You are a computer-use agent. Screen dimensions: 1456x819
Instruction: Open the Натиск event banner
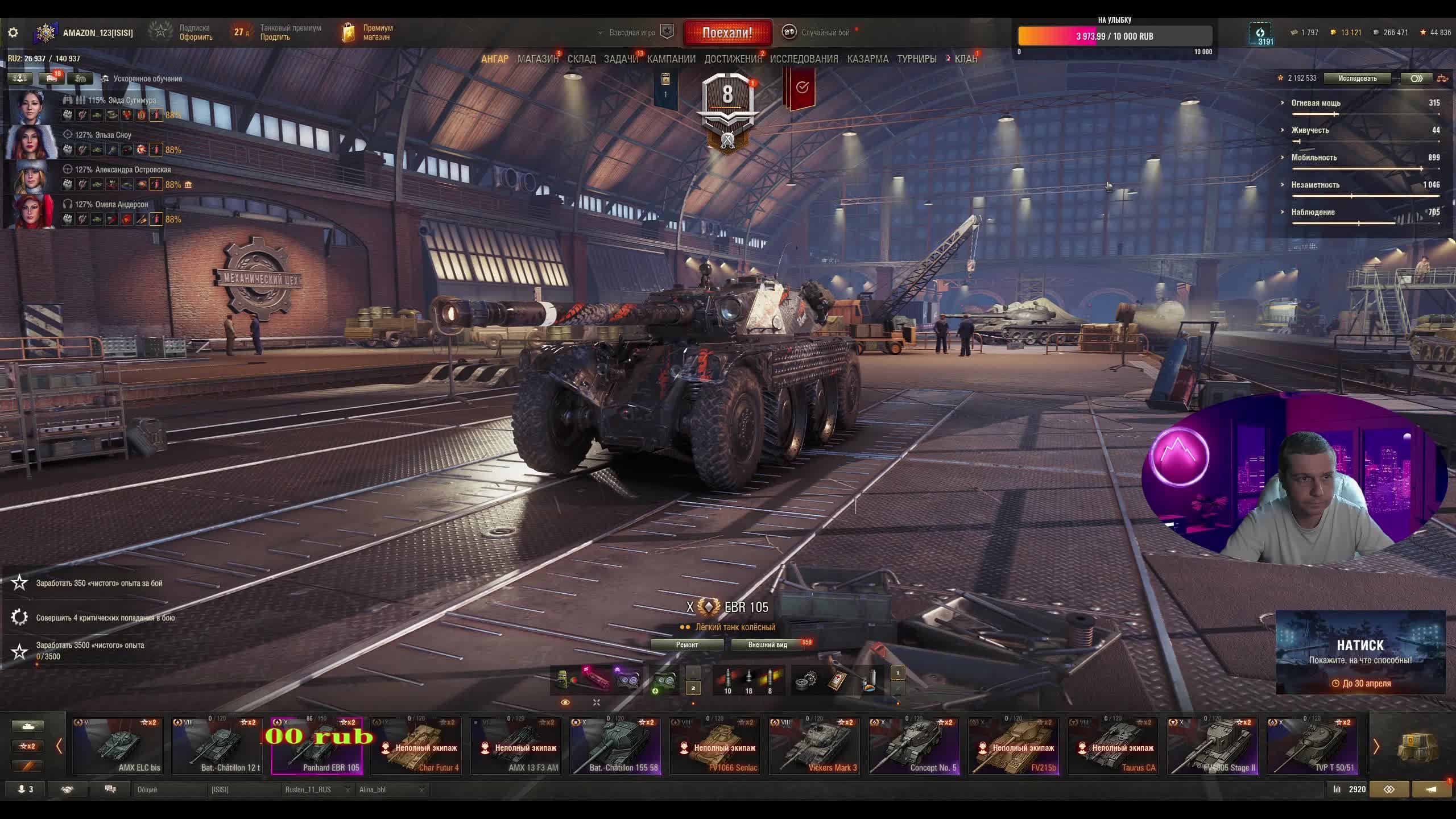click(1360, 652)
